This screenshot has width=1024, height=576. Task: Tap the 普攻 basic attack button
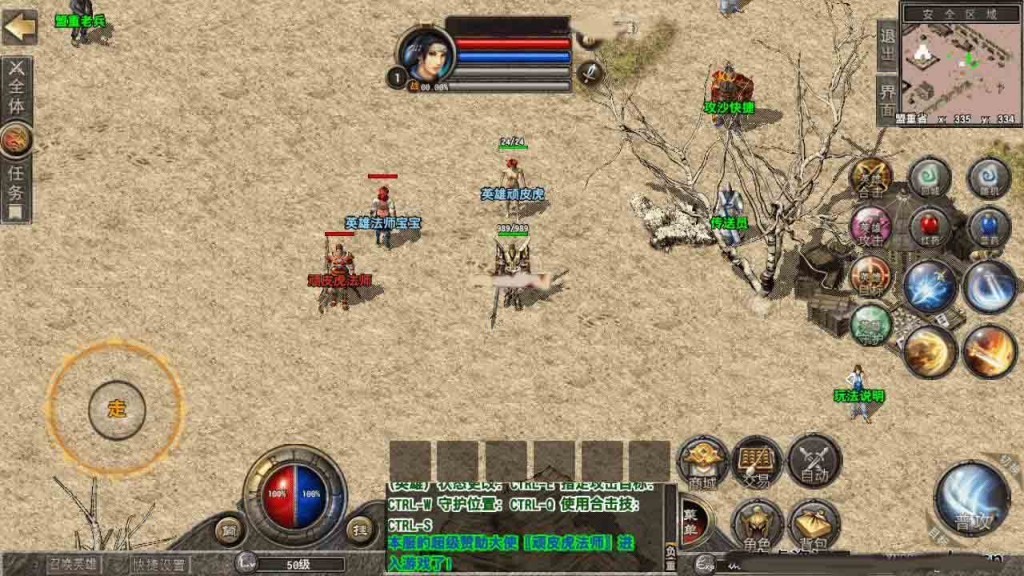click(x=971, y=499)
